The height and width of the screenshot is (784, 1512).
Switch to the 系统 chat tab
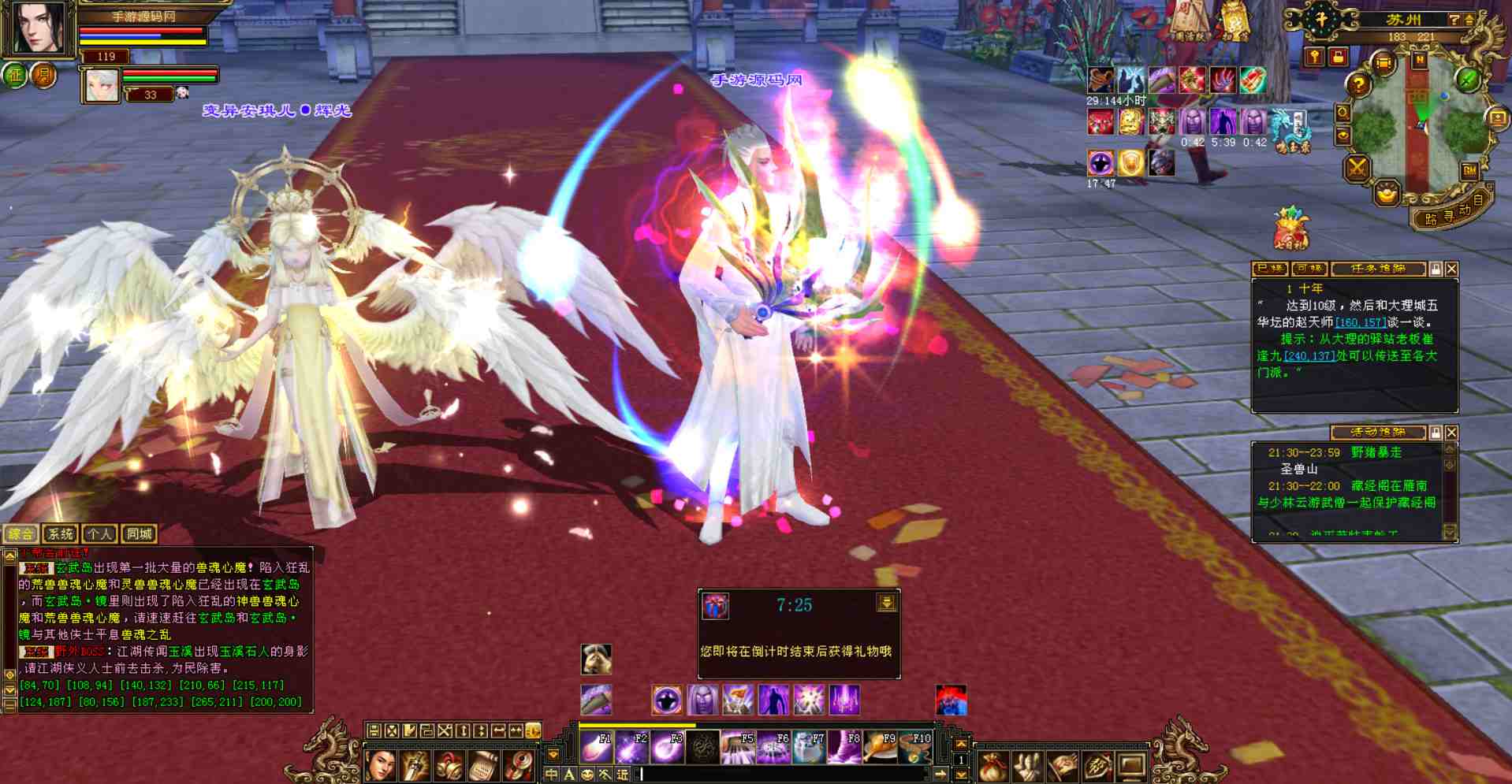coord(60,534)
